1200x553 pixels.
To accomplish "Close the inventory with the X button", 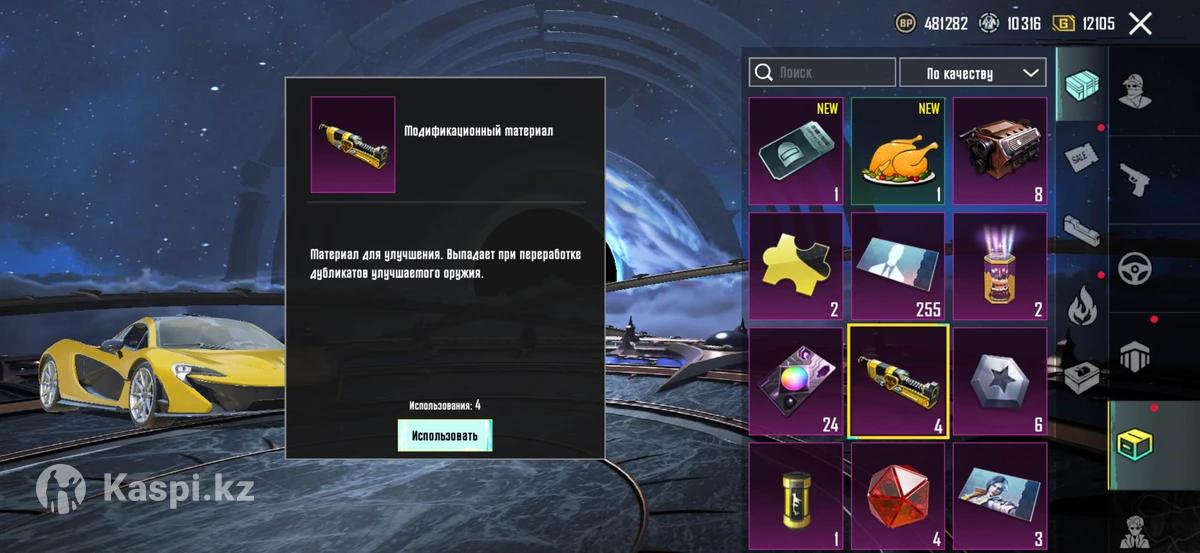I will pyautogui.click(x=1140, y=24).
